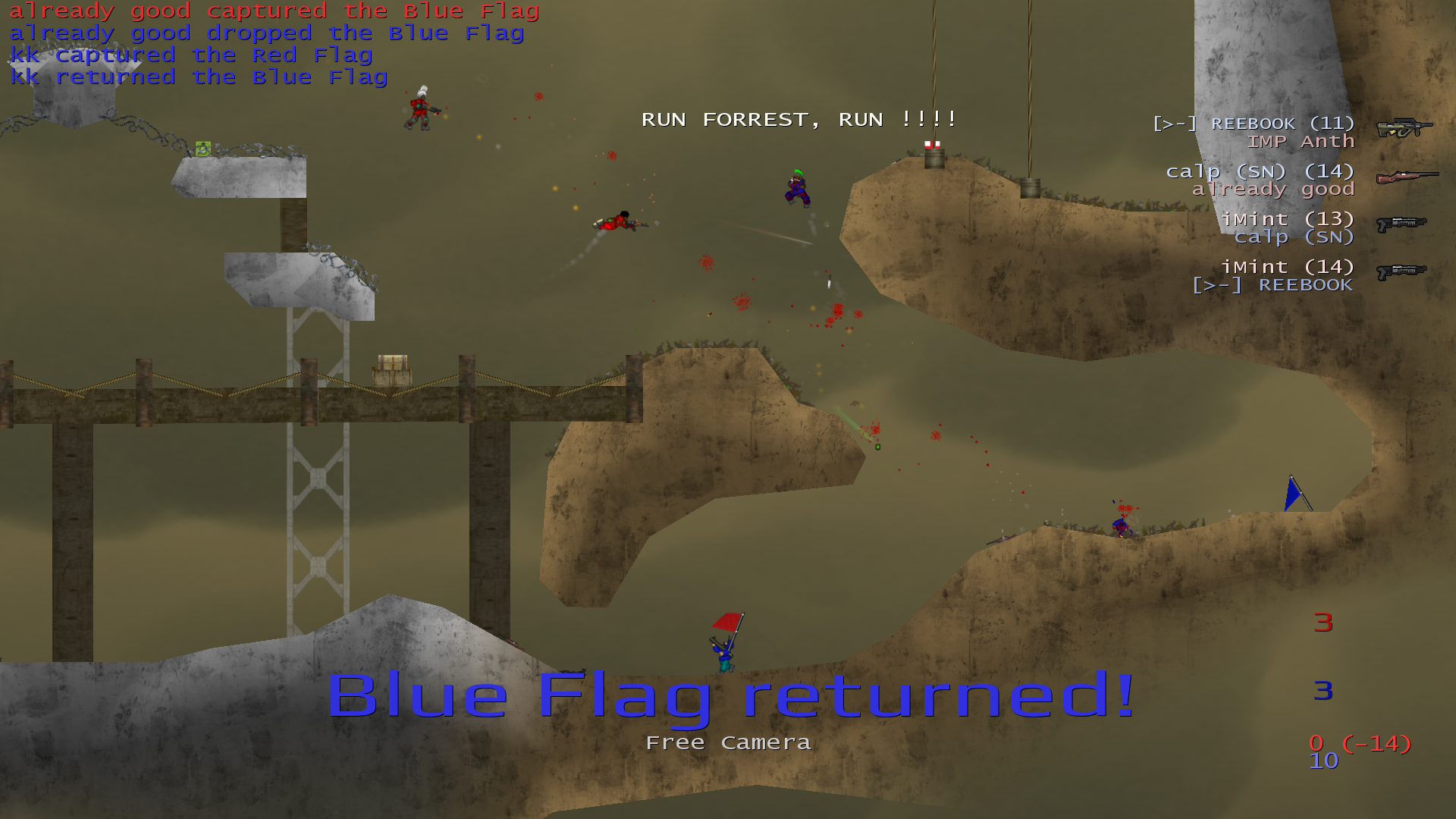Click the assault rifle icon beside REEBOOK's kill
1456x819 pixels.
point(1404,128)
